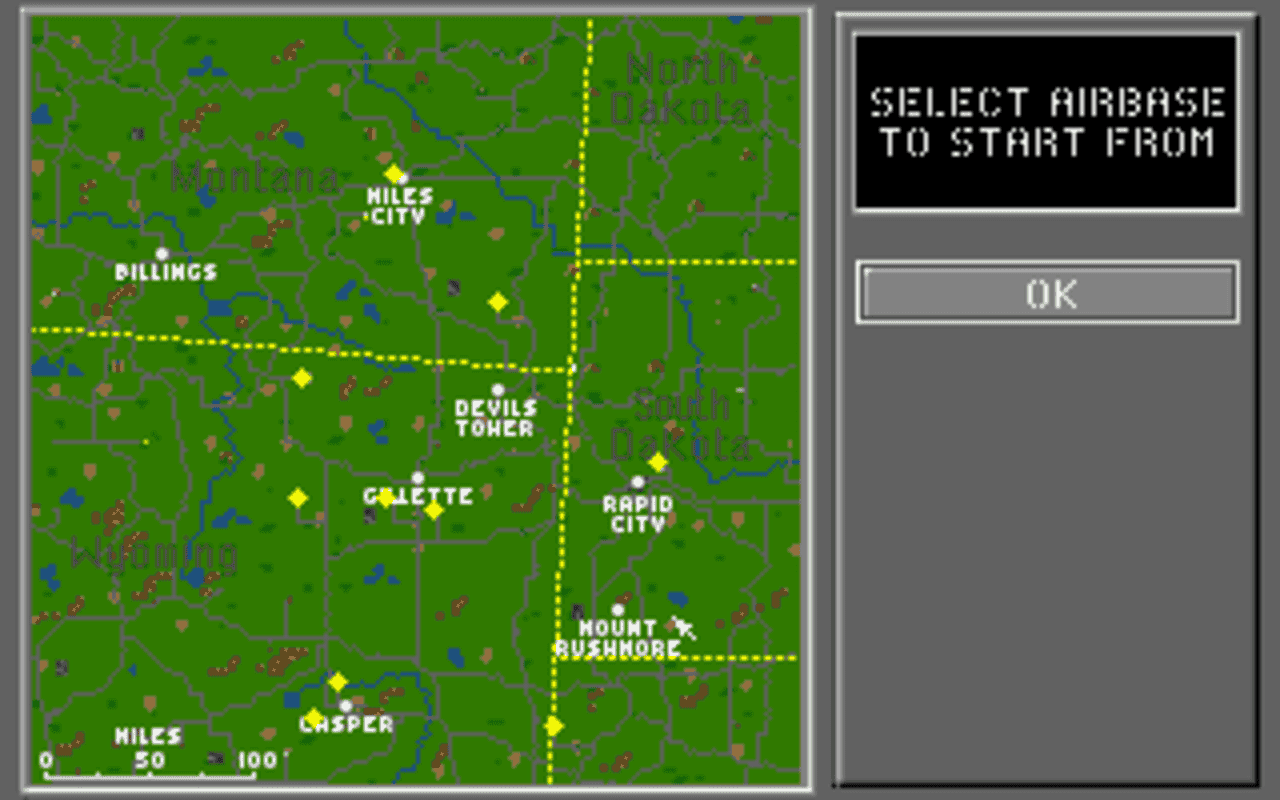Screen dimensions: 1280x800
Task: Select the unlabeled airbase diamond west of Devils Tower
Action: 303,377
